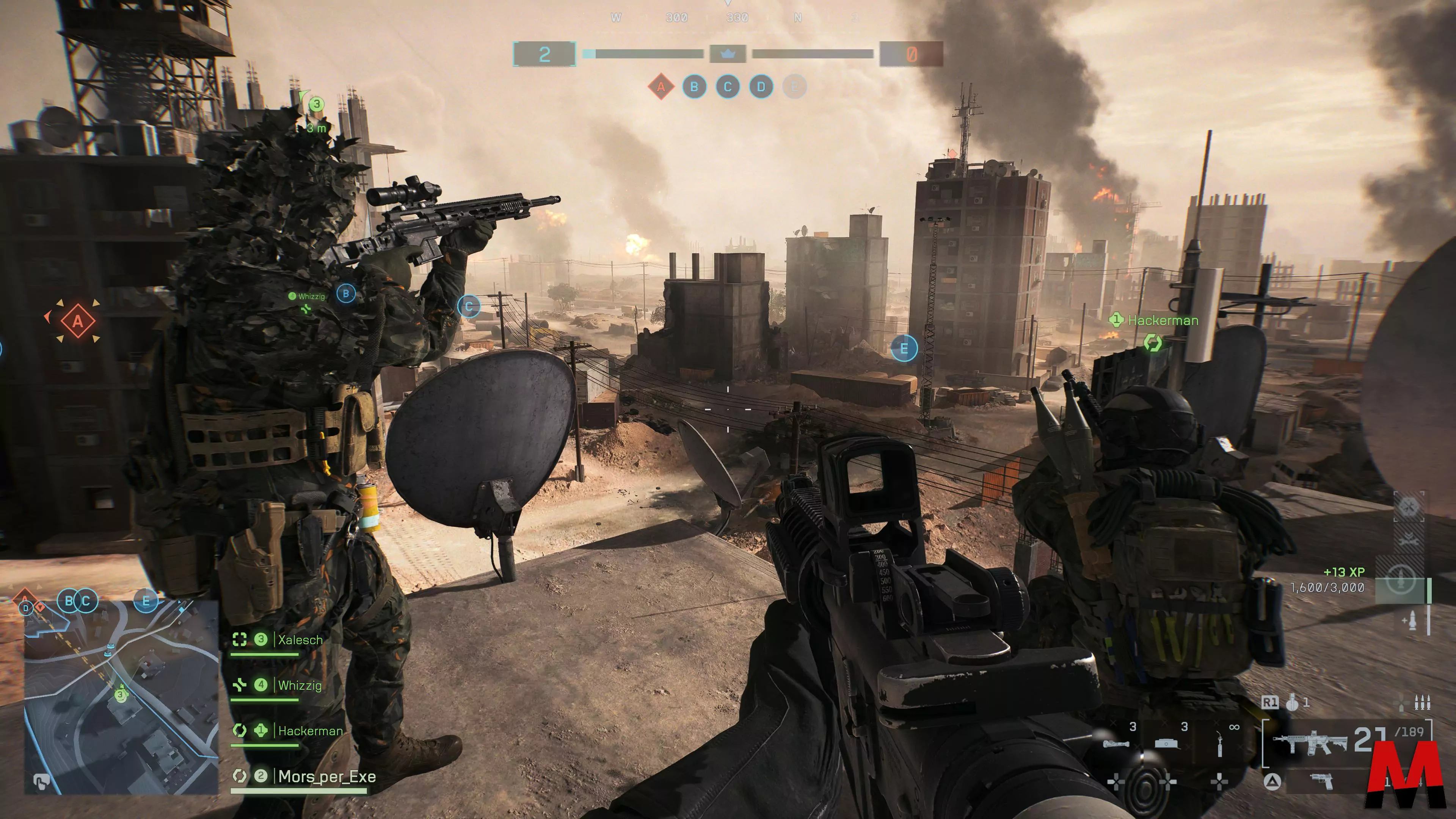This screenshot has height=819, width=1456.
Task: Click the Hackerman teammate name tag
Action: click(x=1162, y=320)
